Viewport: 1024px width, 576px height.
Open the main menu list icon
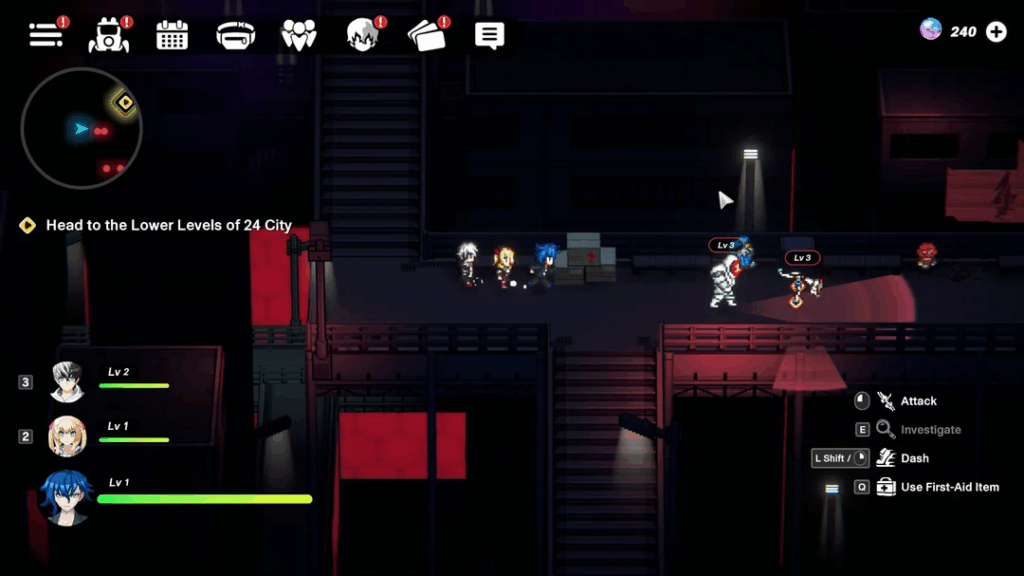click(46, 35)
